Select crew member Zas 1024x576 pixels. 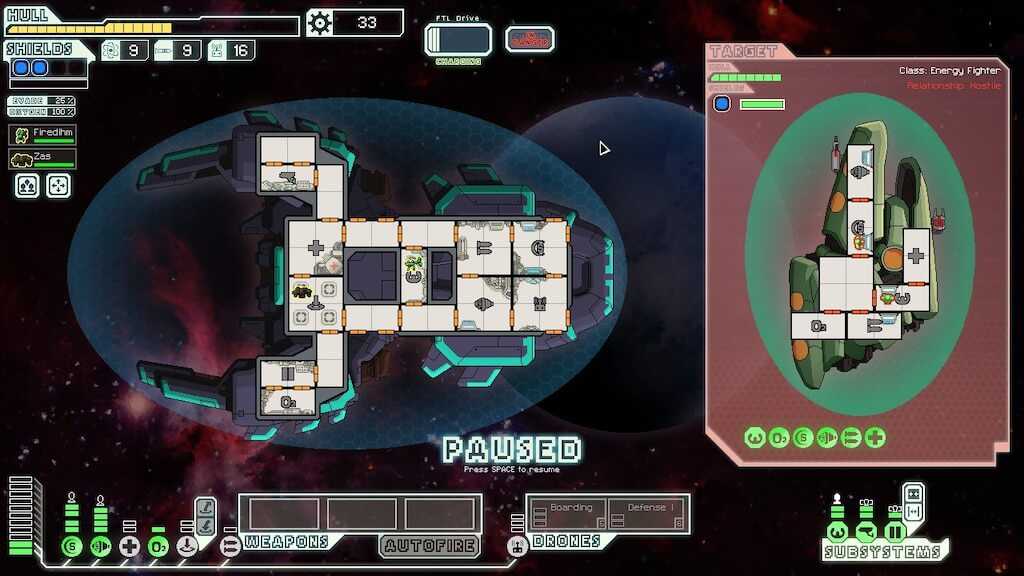[x=43, y=159]
